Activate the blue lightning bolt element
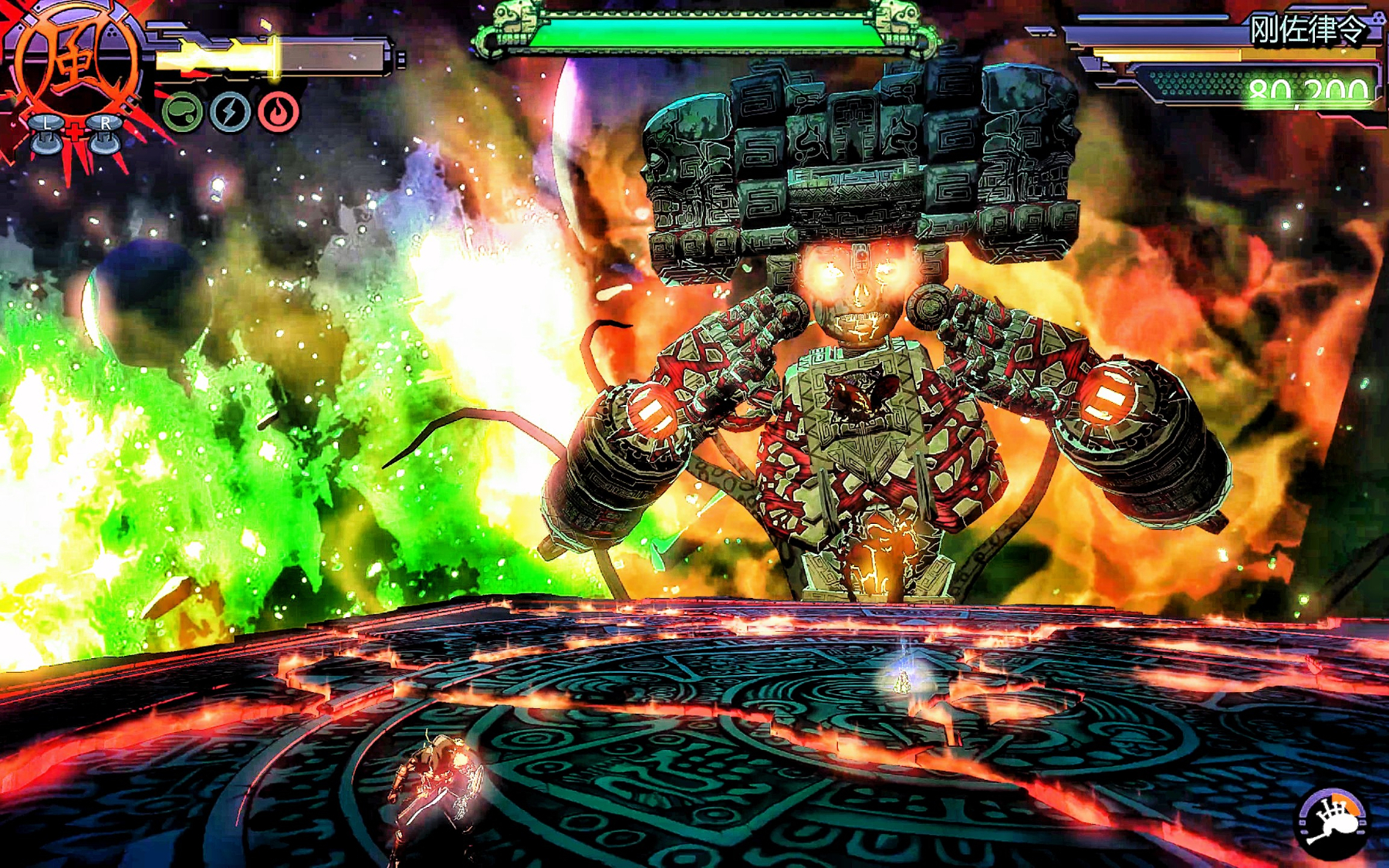The image size is (1389, 868). pos(230,113)
